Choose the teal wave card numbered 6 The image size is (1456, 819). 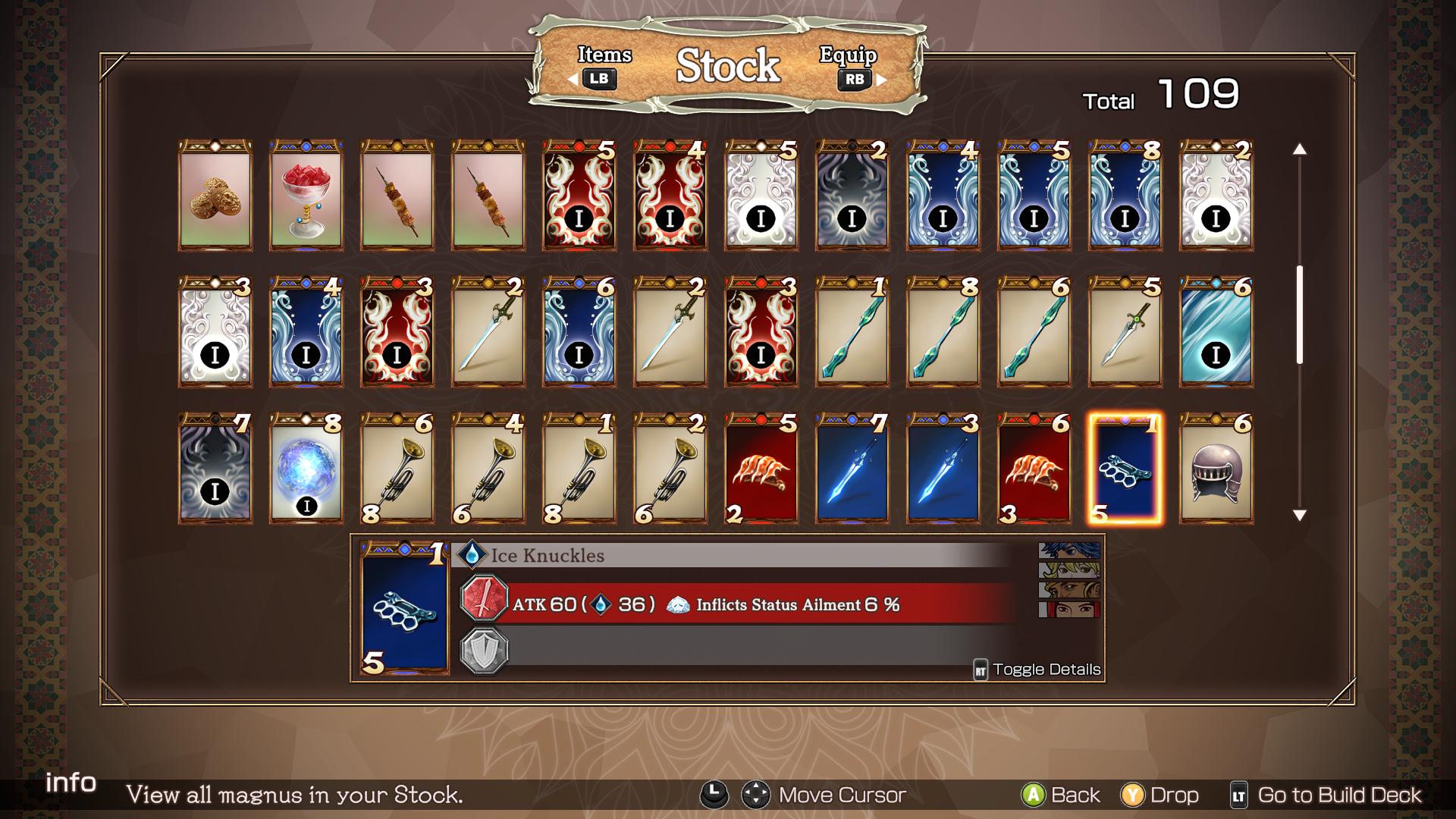[x=1216, y=332]
